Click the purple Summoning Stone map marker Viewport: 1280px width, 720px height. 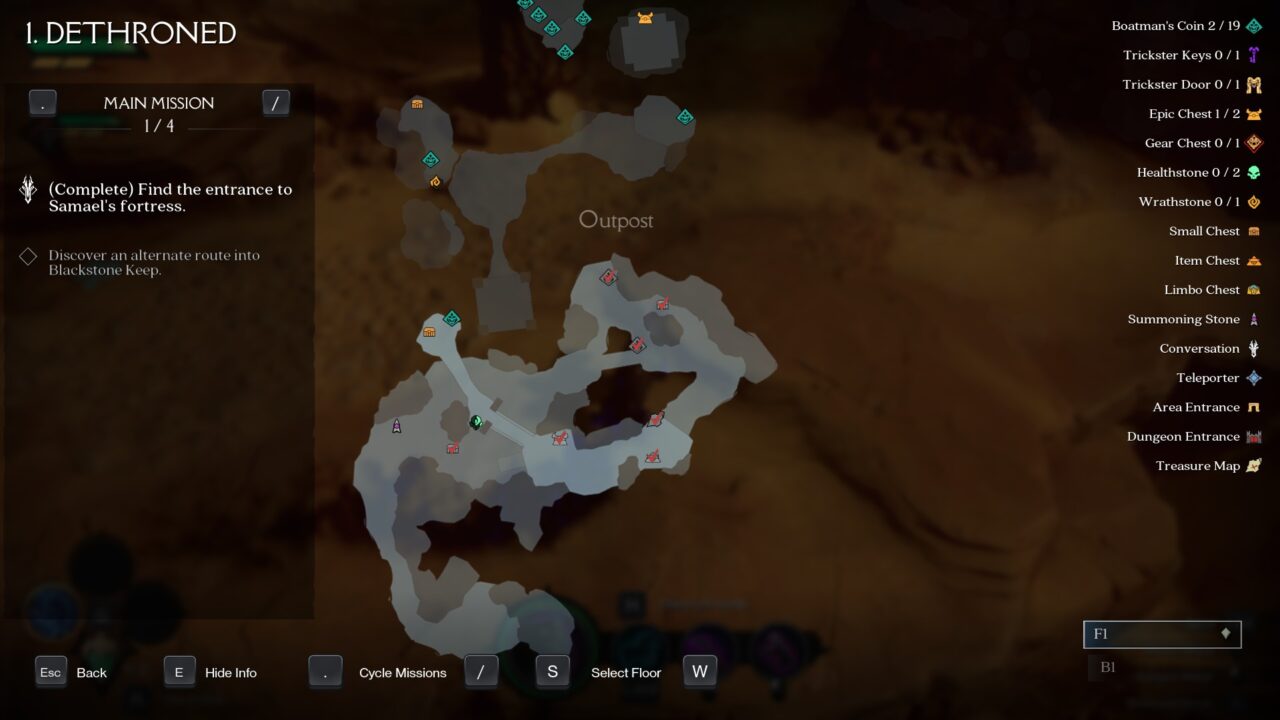[x=396, y=427]
